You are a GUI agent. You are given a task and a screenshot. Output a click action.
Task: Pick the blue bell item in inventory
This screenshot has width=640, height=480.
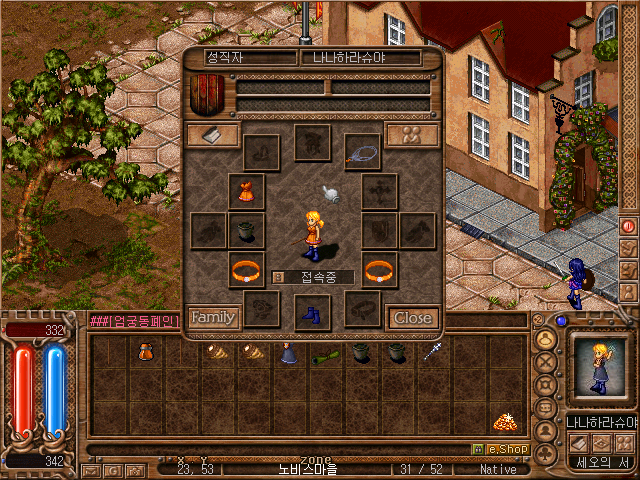[289, 353]
